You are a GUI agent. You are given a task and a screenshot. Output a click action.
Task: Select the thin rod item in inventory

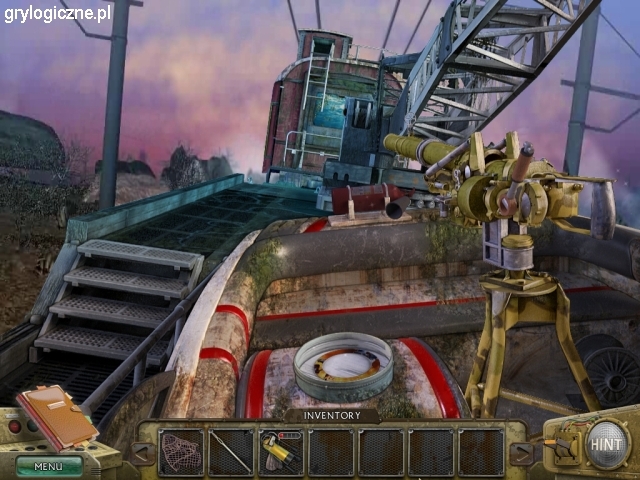tap(231, 452)
